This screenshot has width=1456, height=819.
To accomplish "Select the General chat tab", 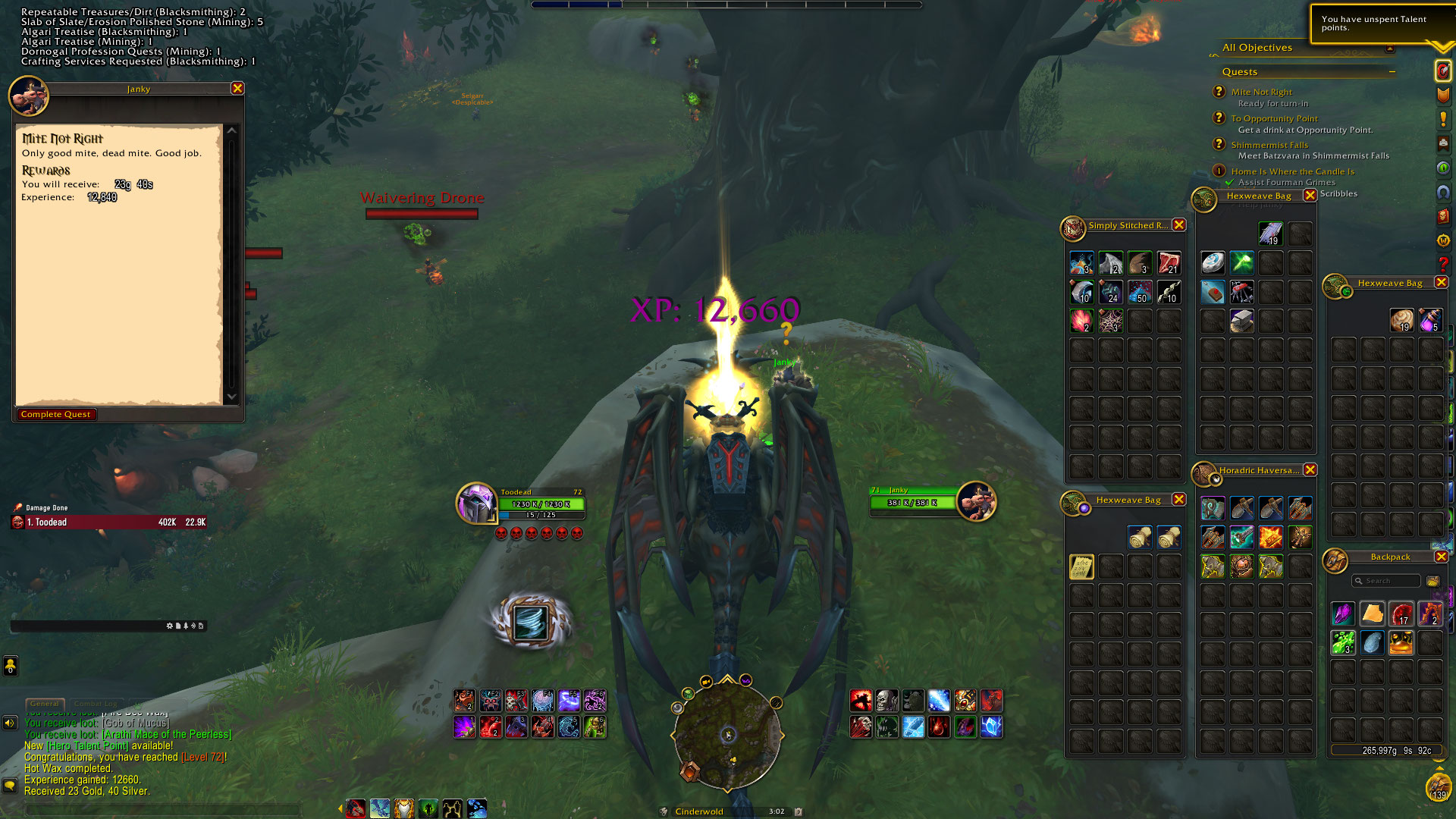I will (45, 704).
